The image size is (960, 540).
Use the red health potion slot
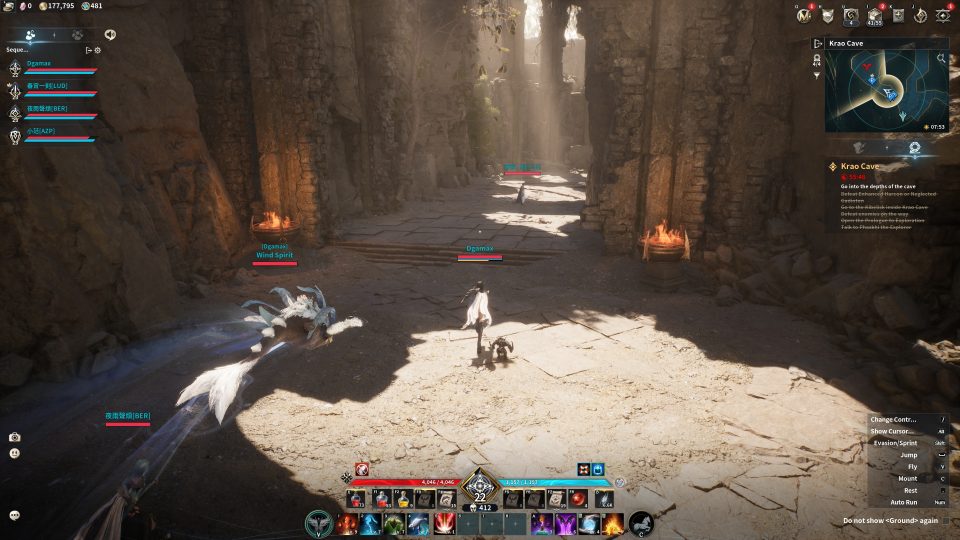click(x=357, y=498)
